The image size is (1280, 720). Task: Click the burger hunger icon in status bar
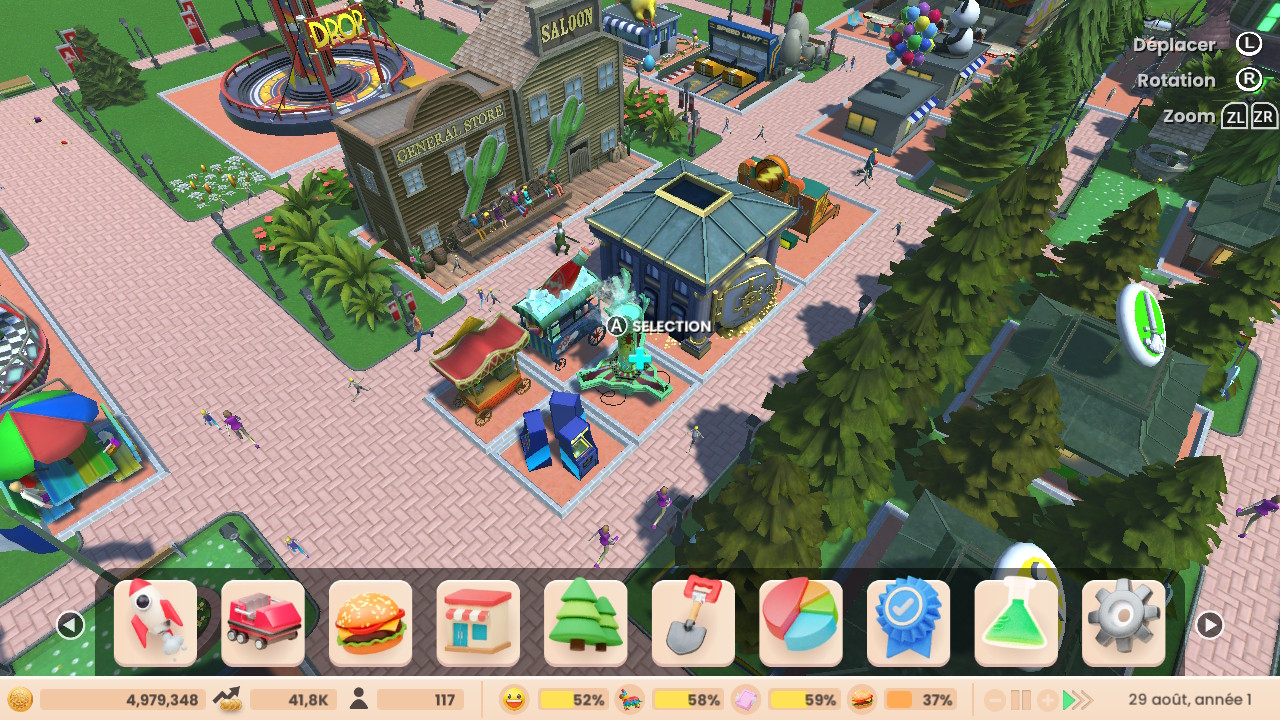tap(861, 699)
